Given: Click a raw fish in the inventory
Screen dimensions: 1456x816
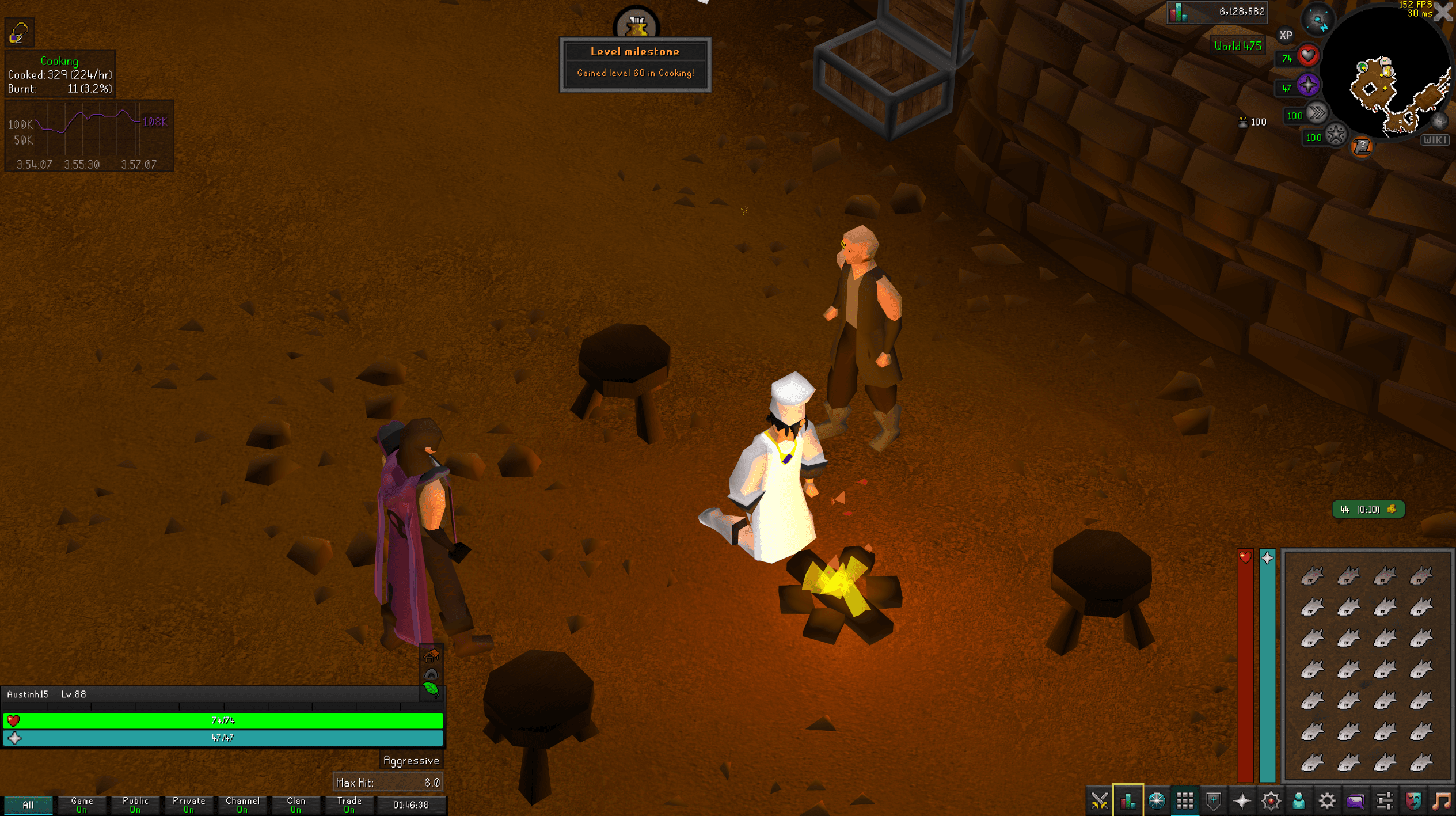Looking at the screenshot, I should [x=1313, y=574].
